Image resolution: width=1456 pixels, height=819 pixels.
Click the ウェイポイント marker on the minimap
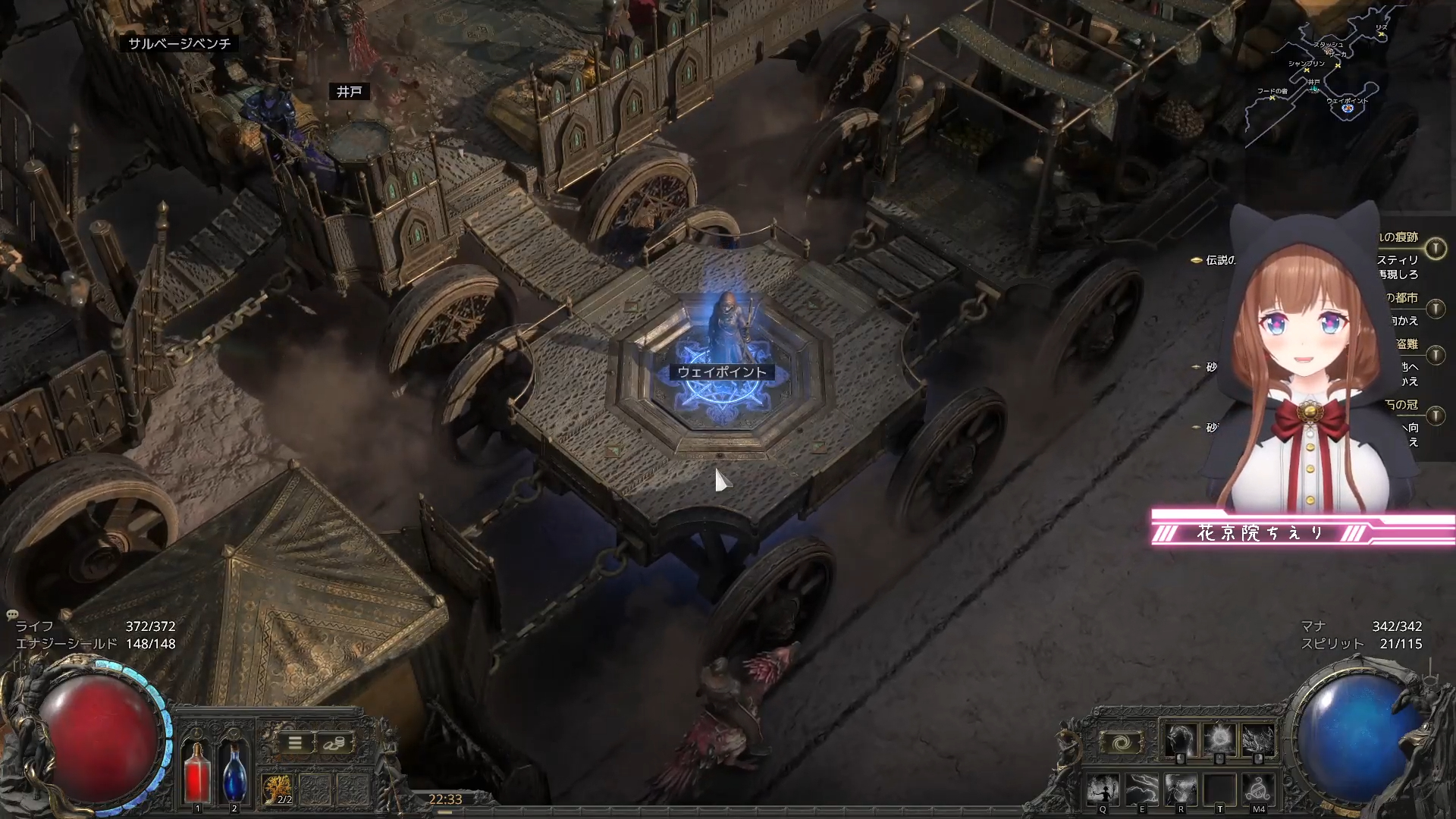(1348, 108)
